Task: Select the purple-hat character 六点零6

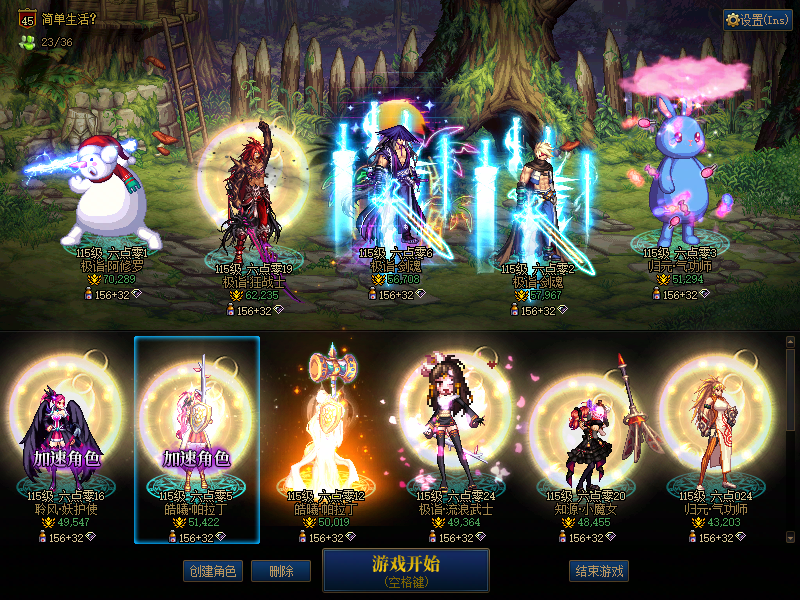Action: coord(395,190)
